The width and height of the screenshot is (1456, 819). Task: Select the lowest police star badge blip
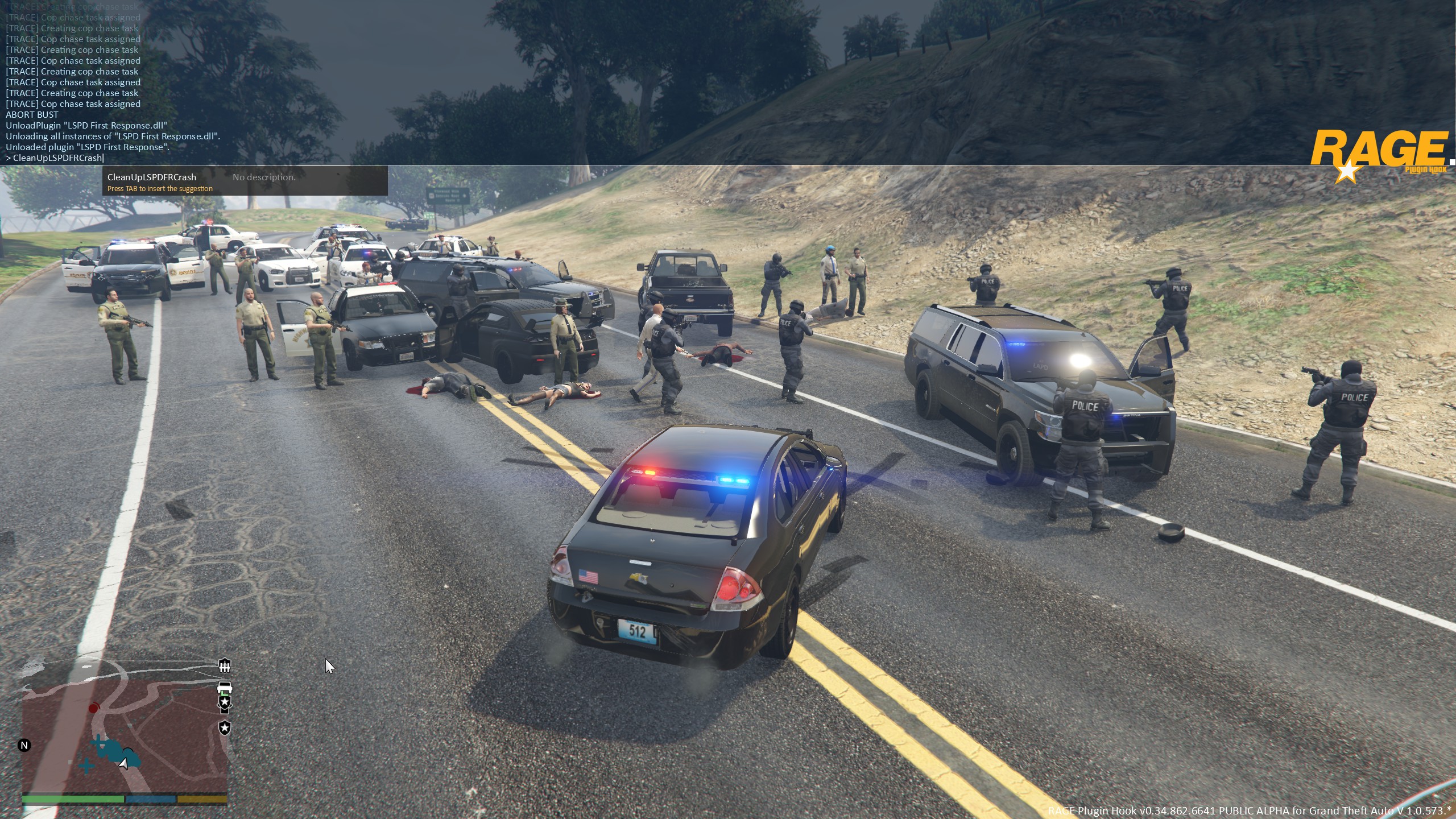[225, 728]
